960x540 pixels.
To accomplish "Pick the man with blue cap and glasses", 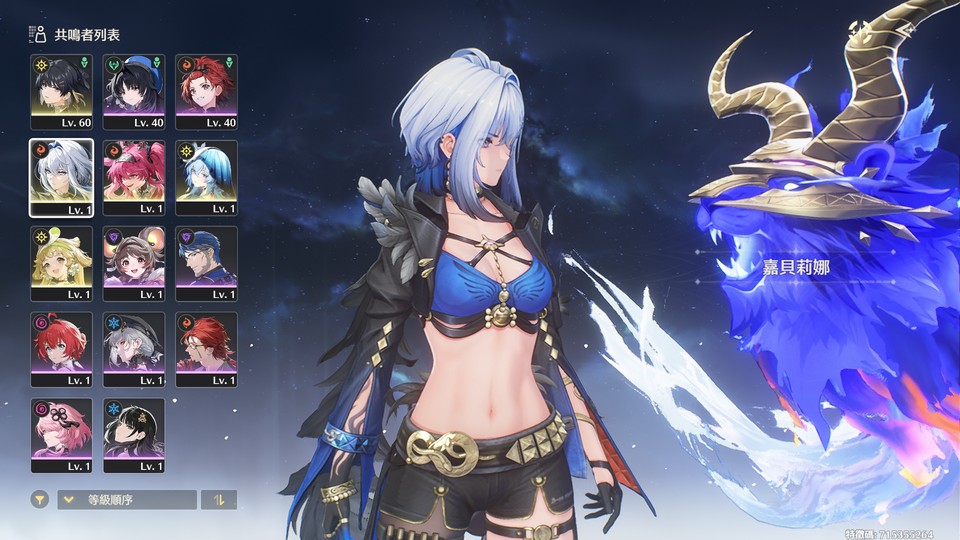I will pos(207,264).
